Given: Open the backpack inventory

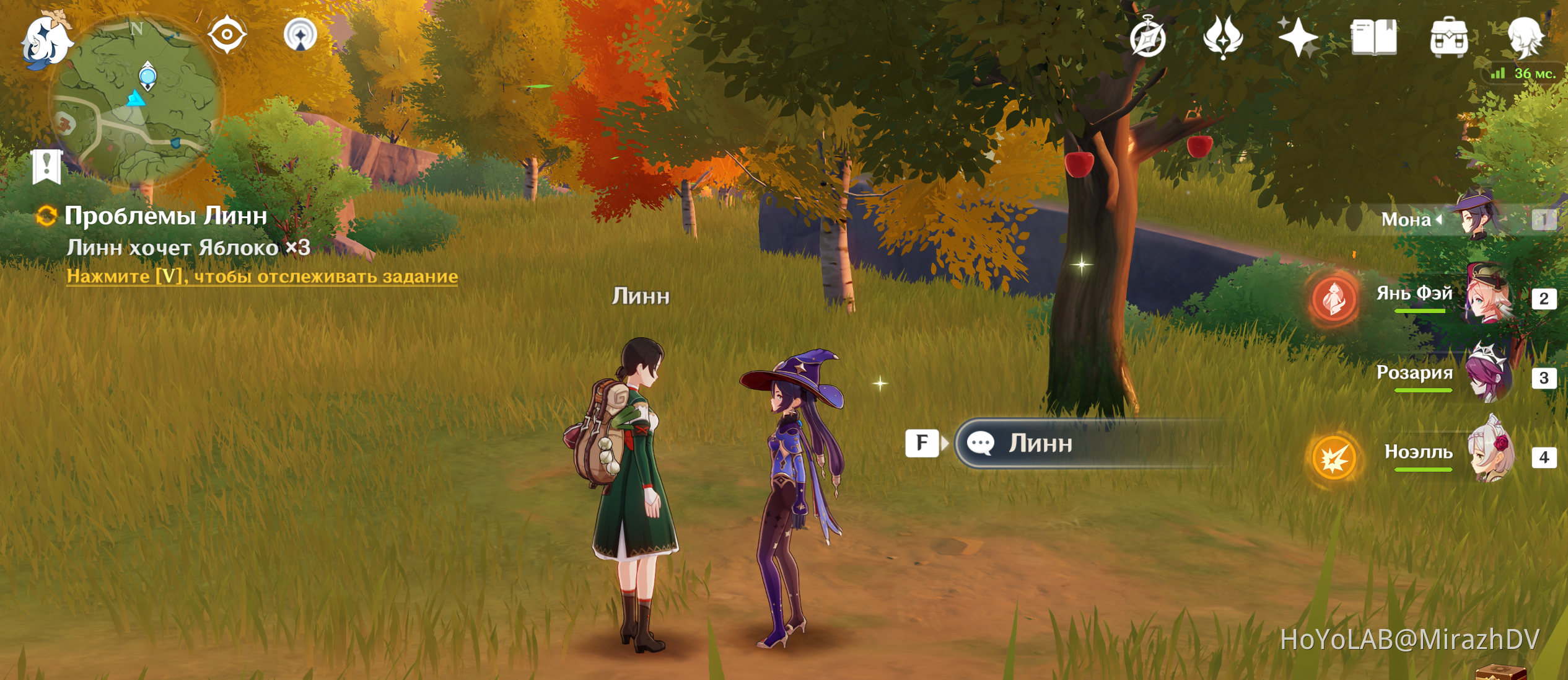Looking at the screenshot, I should [1448, 38].
